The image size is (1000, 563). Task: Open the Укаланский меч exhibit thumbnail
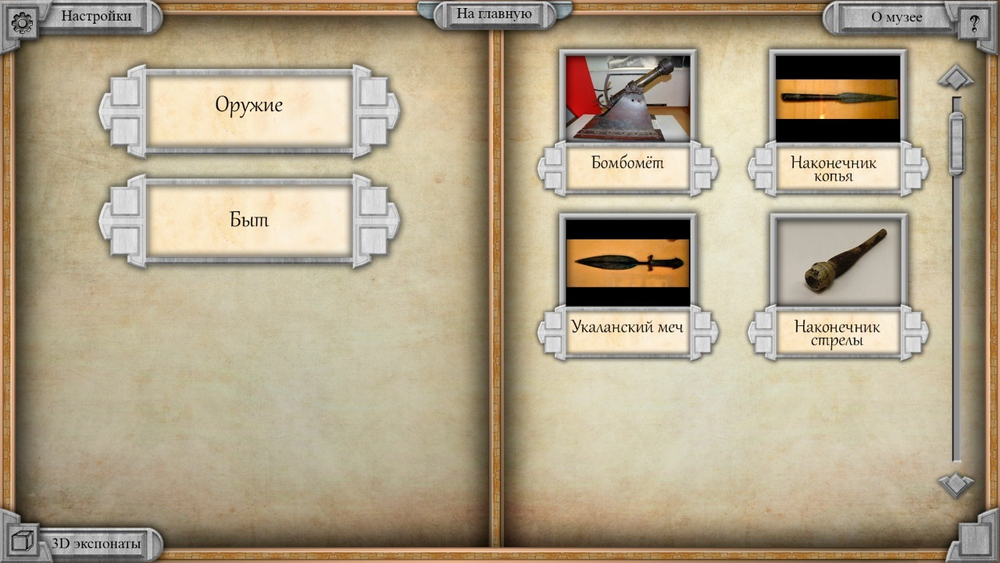(x=628, y=262)
